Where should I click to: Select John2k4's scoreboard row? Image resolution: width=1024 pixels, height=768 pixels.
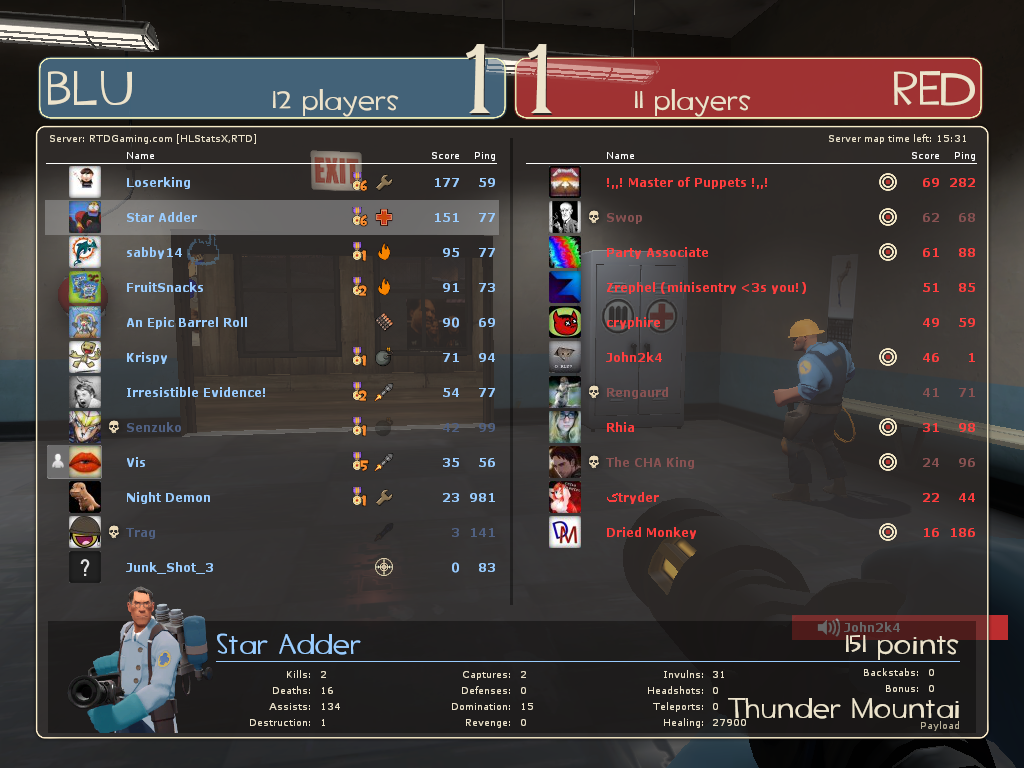pos(634,358)
